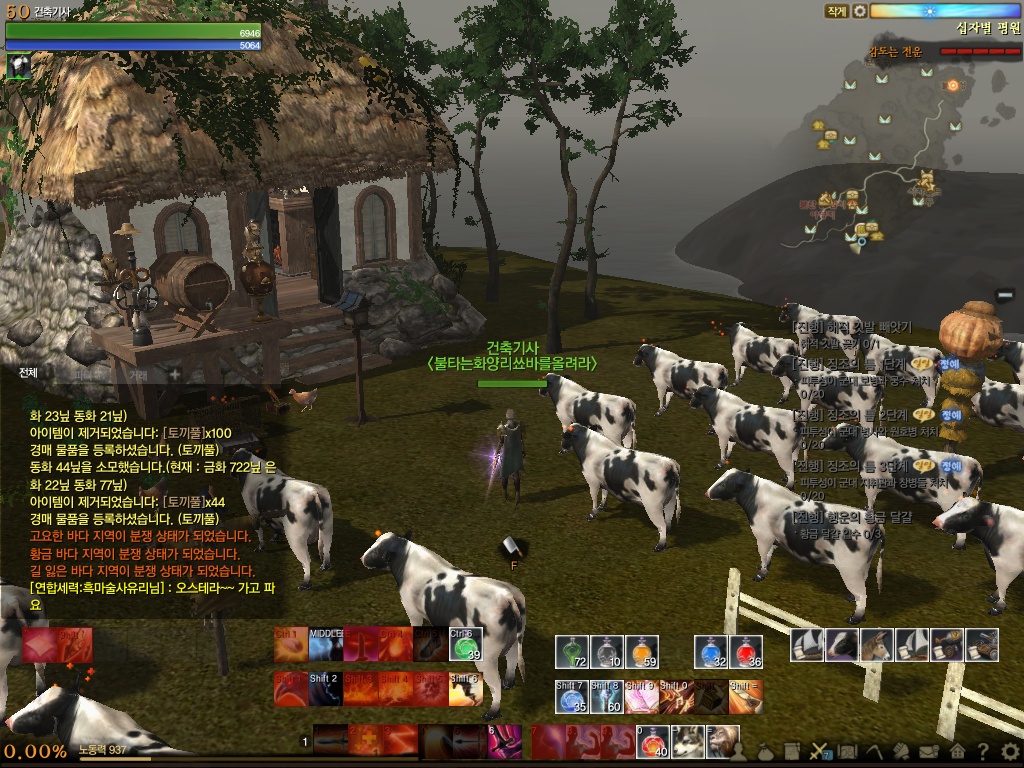This screenshot has height=768, width=1024.
Task: Activate the Ctrl 6 green orb skill
Action: 466,645
